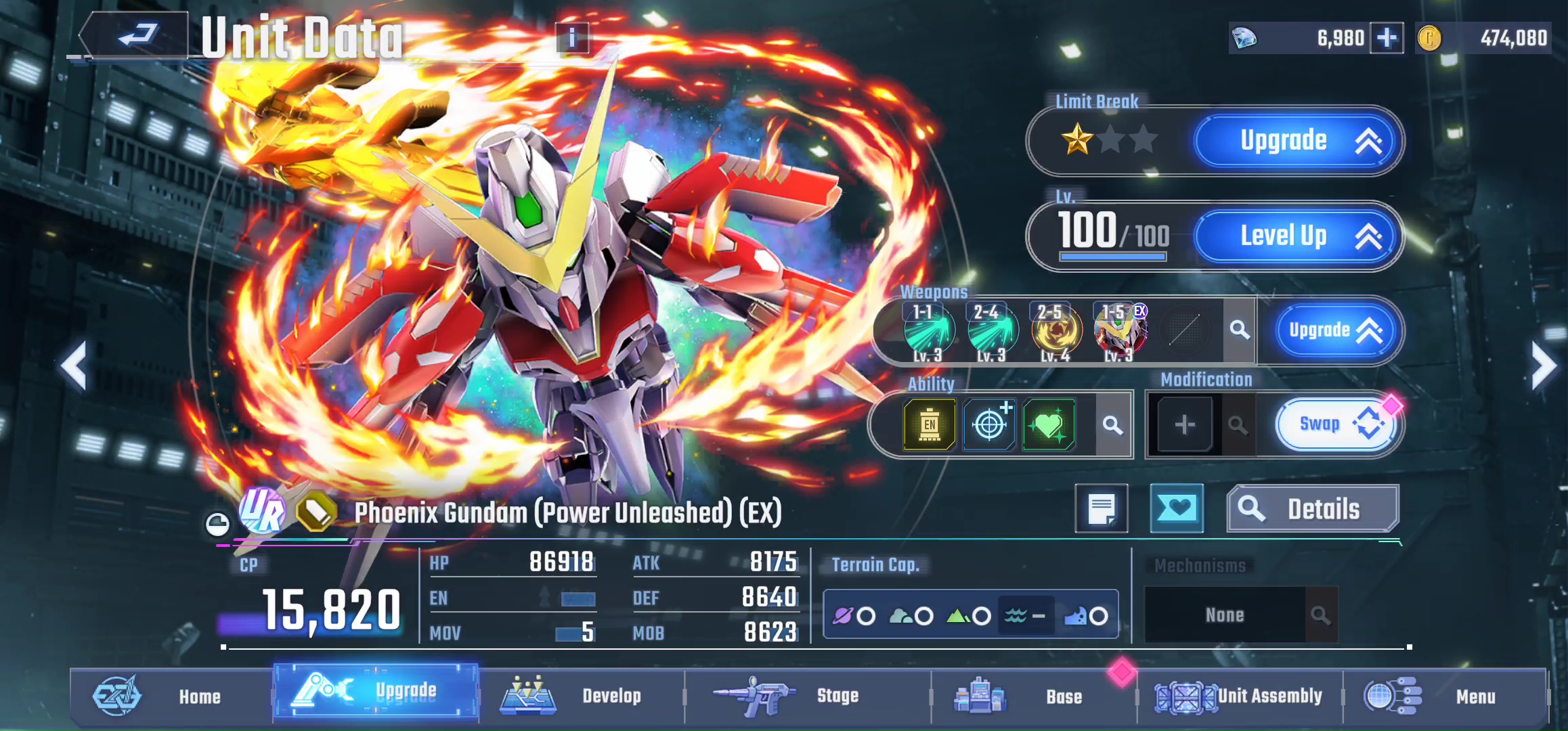Image resolution: width=1568 pixels, height=731 pixels.
Task: Add a modification in the empty plus slot
Action: (x=1184, y=425)
